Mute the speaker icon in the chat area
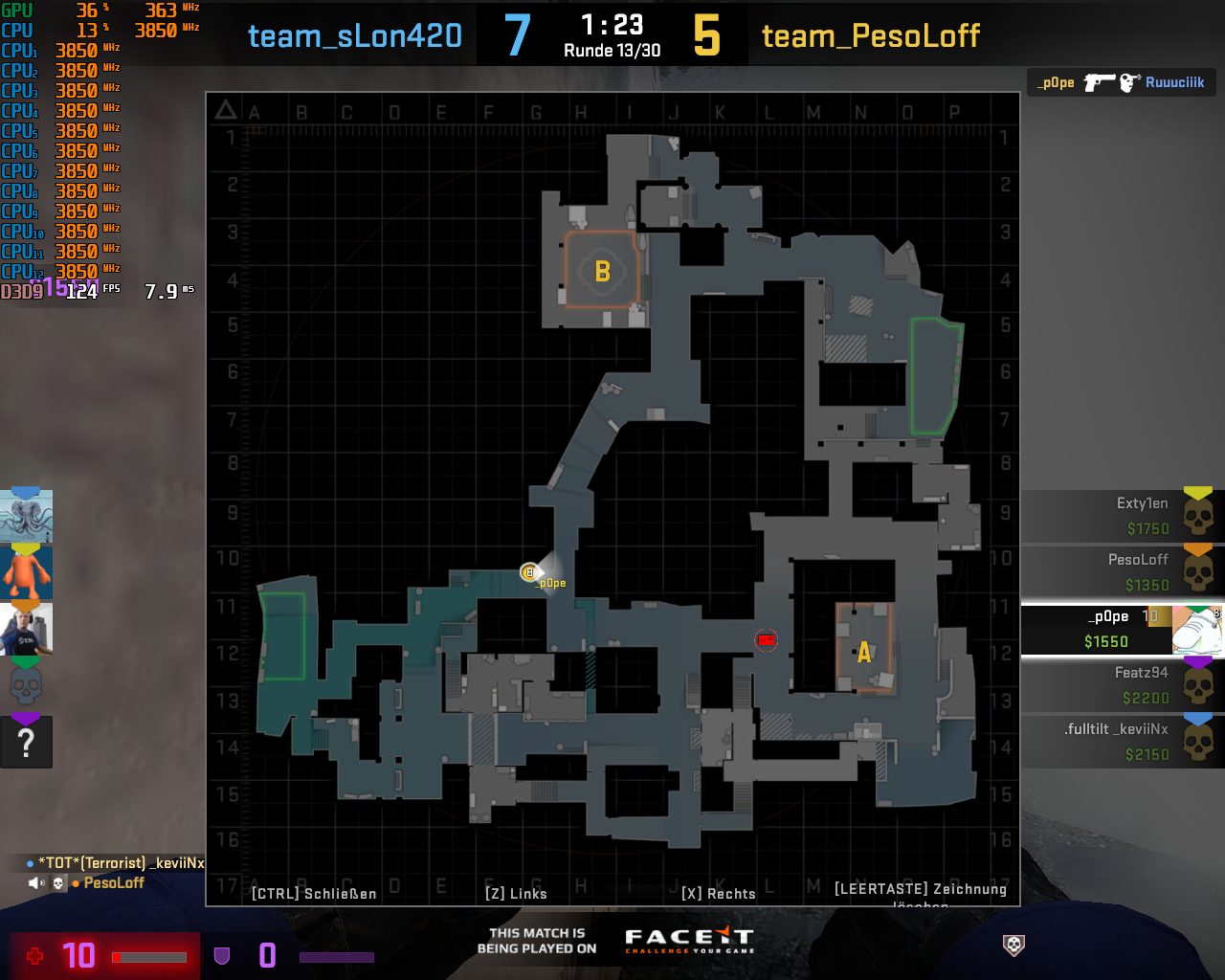This screenshot has width=1225, height=980. (x=35, y=881)
